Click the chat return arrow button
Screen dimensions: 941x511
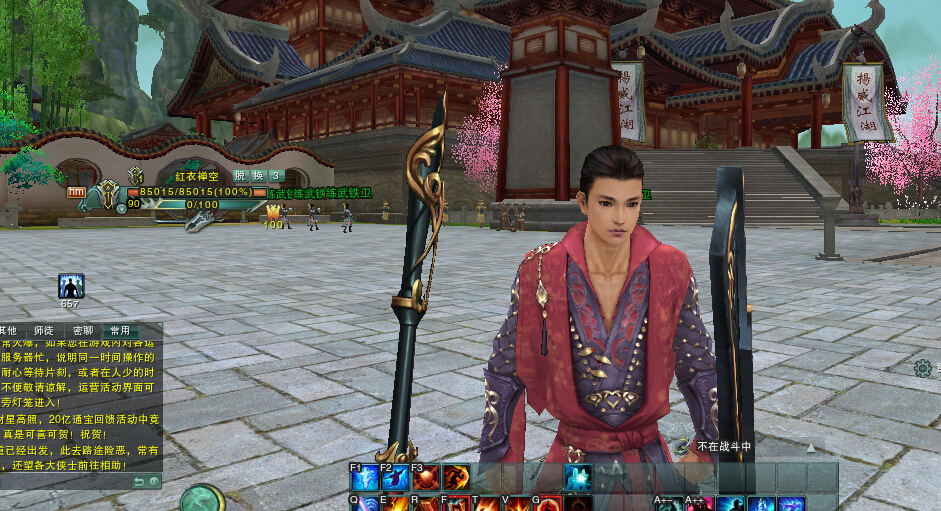140,481
